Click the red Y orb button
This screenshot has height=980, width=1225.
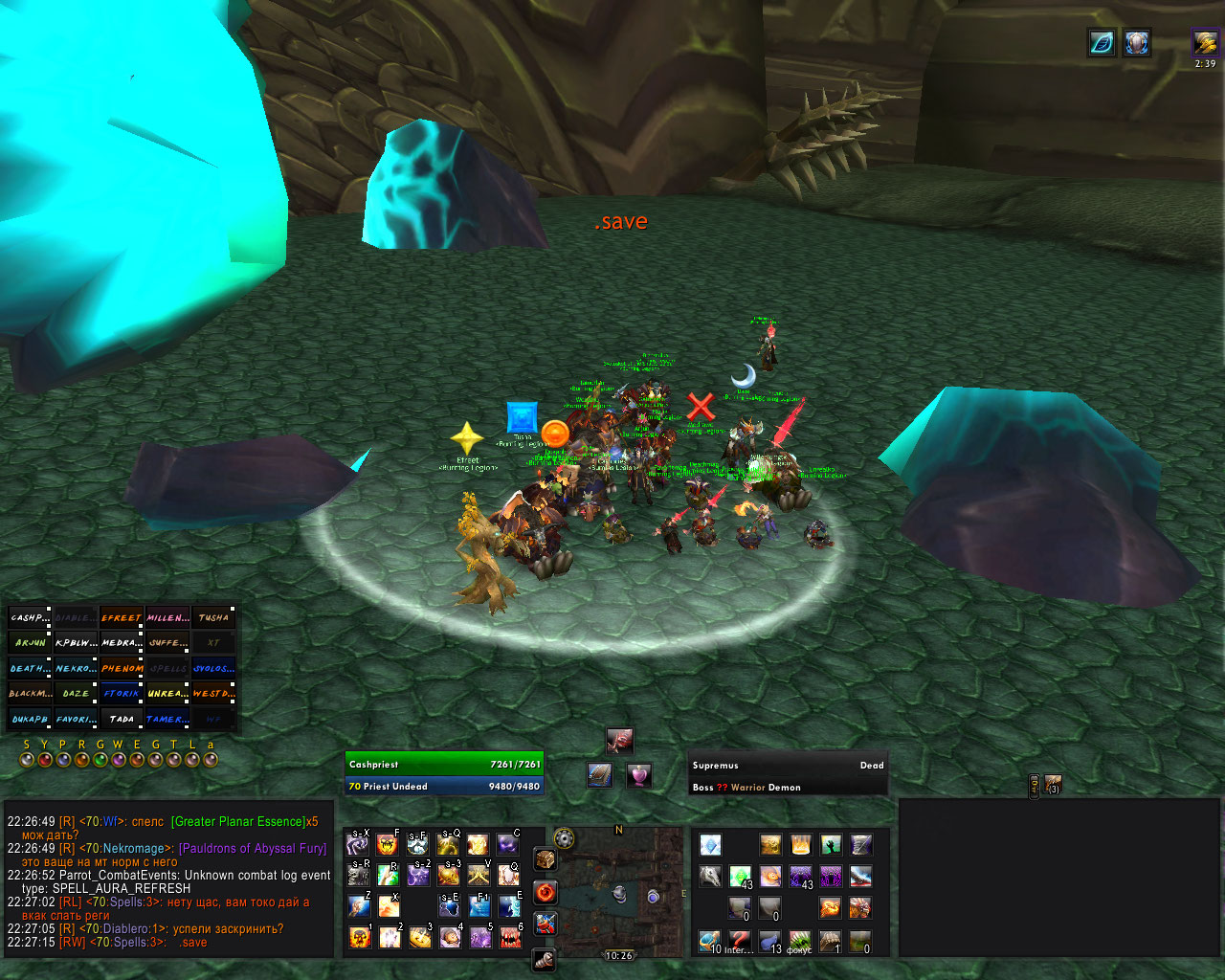coord(44,760)
